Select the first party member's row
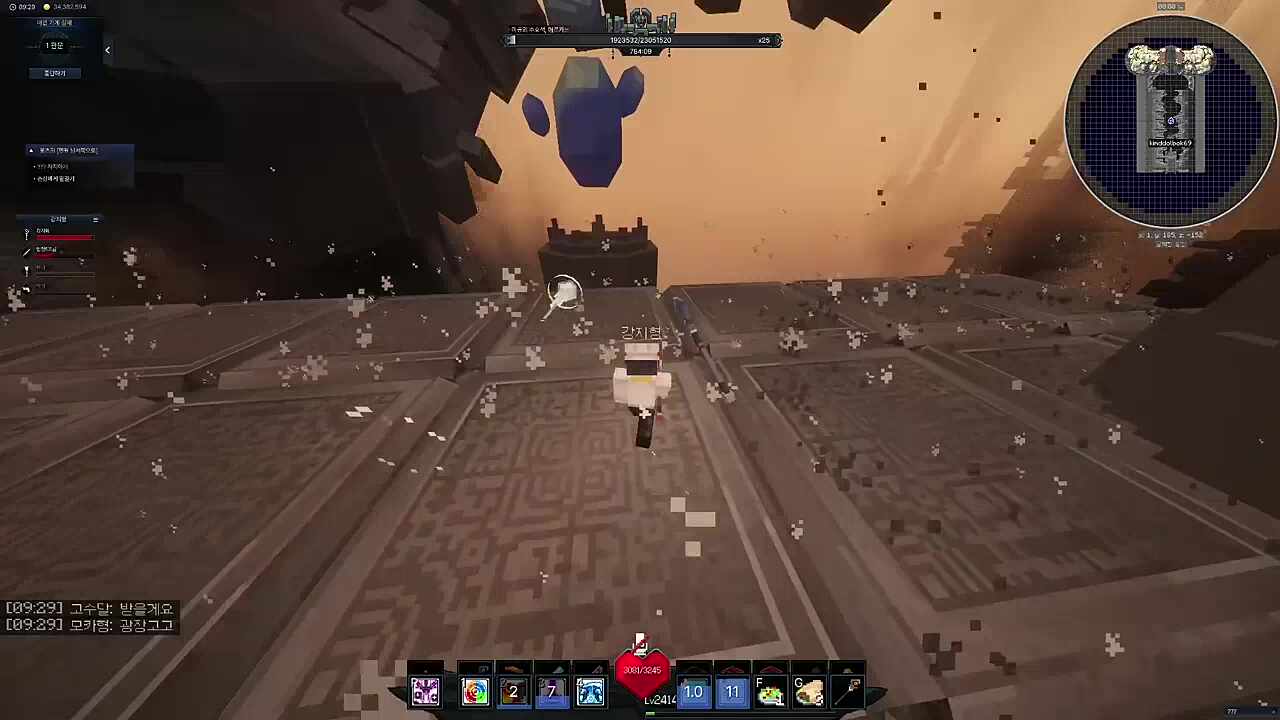The image size is (1280, 720). [x=60, y=234]
